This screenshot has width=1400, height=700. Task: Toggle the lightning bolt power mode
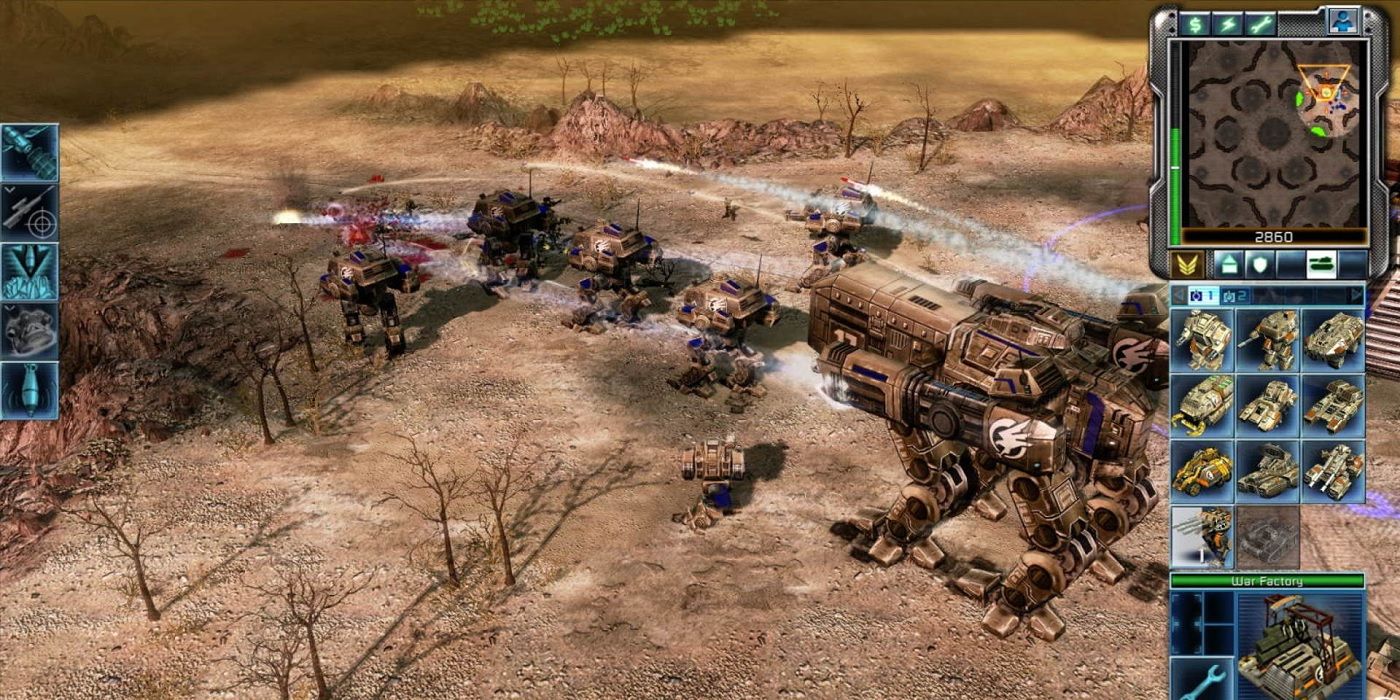point(1227,24)
